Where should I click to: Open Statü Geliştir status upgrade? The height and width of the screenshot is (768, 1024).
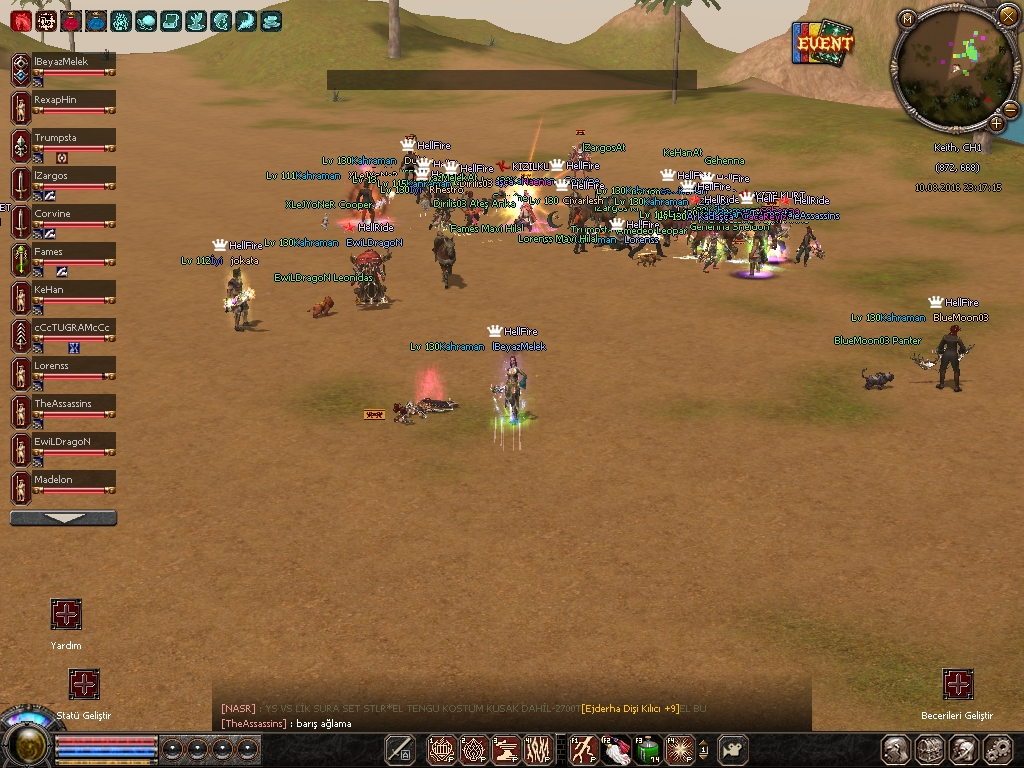(x=84, y=684)
